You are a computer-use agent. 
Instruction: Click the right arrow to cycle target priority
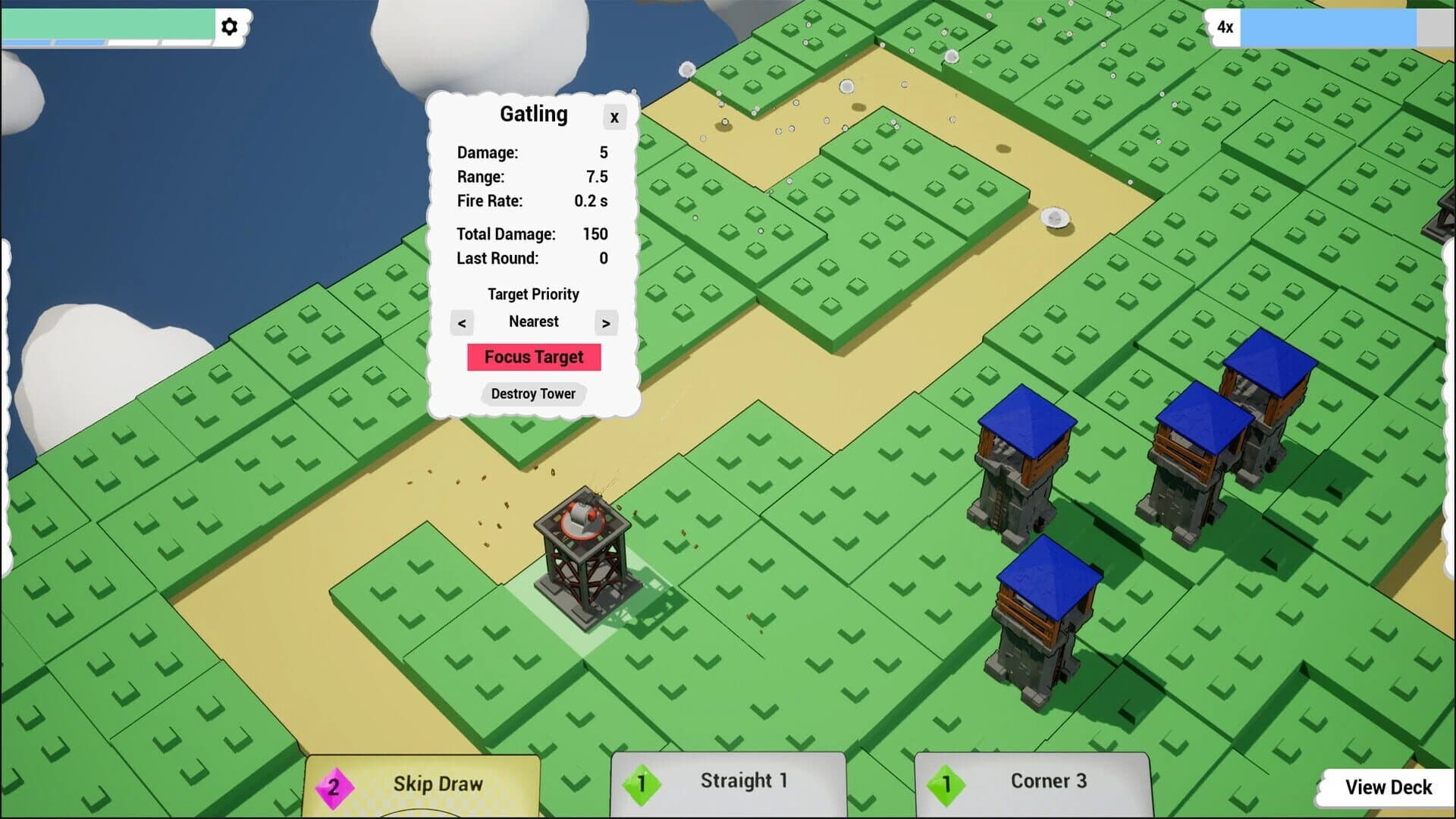click(x=605, y=322)
